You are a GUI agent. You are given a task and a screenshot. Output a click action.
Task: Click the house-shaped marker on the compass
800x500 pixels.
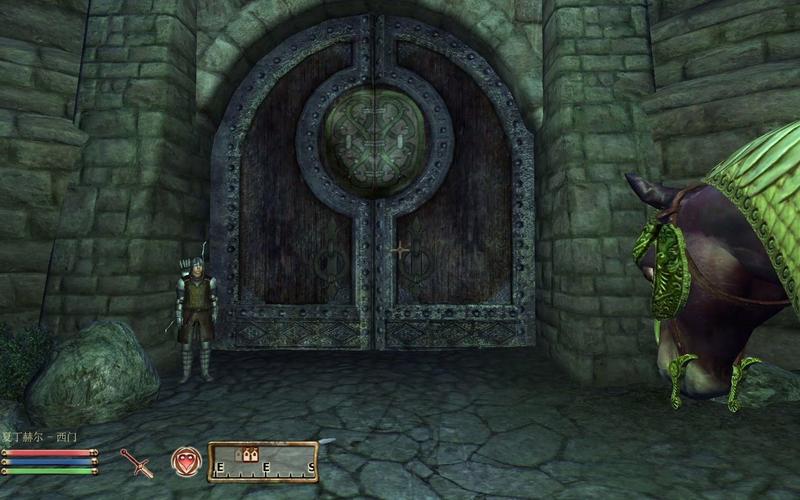click(x=246, y=454)
